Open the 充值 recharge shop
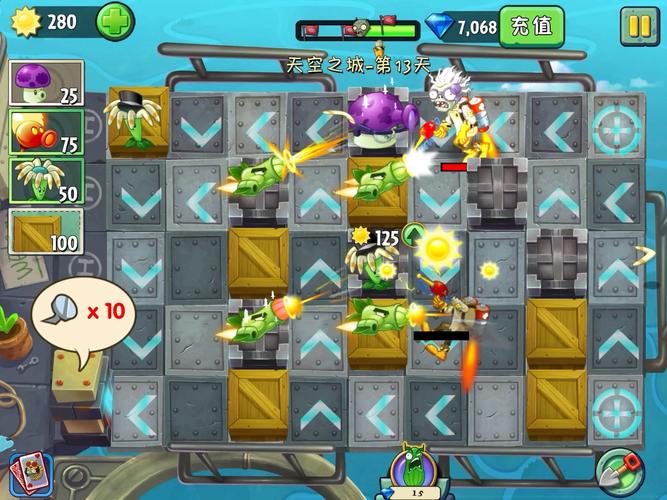This screenshot has width=667, height=500. [x=530, y=26]
